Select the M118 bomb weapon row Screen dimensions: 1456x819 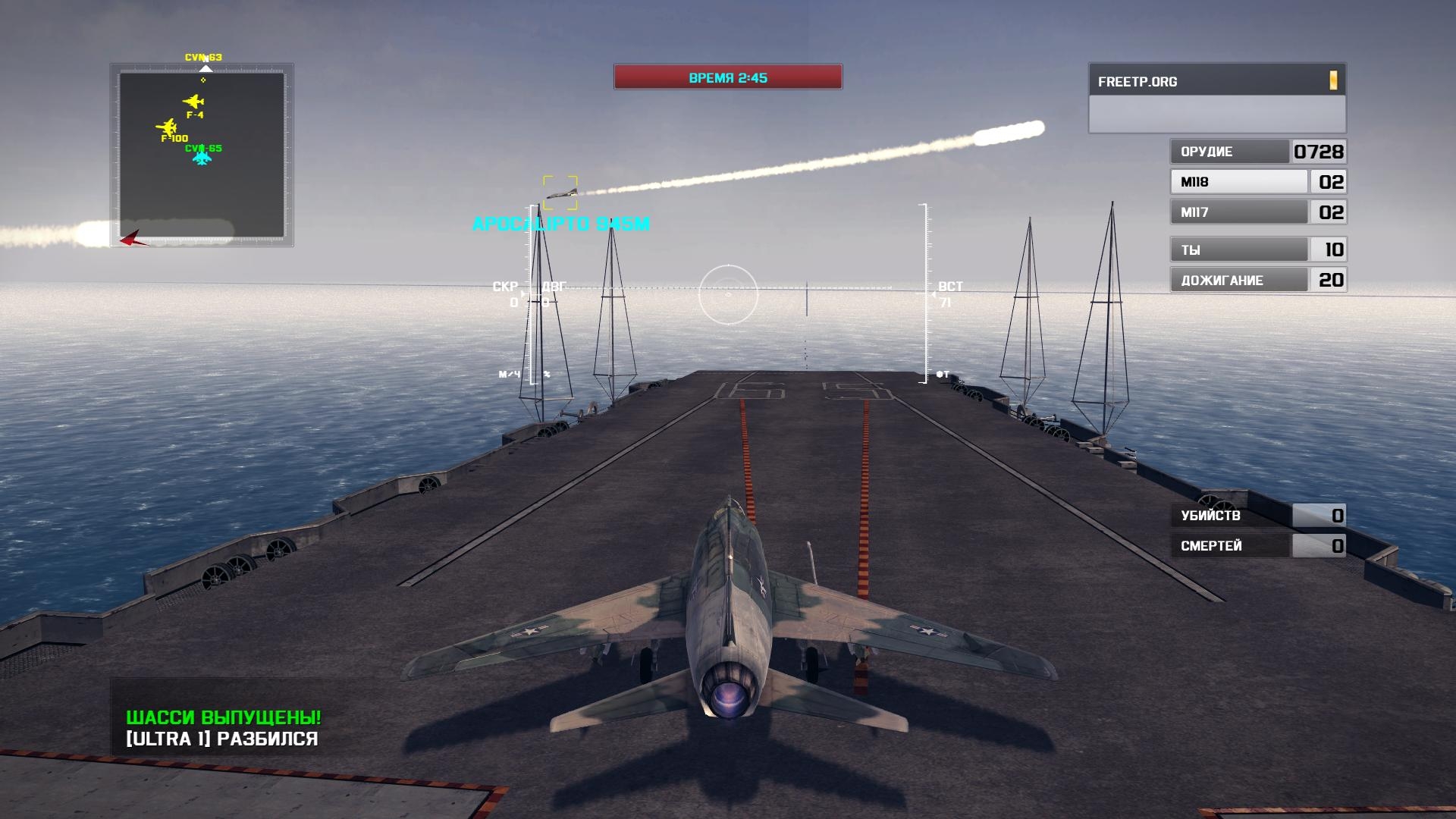(1257, 182)
